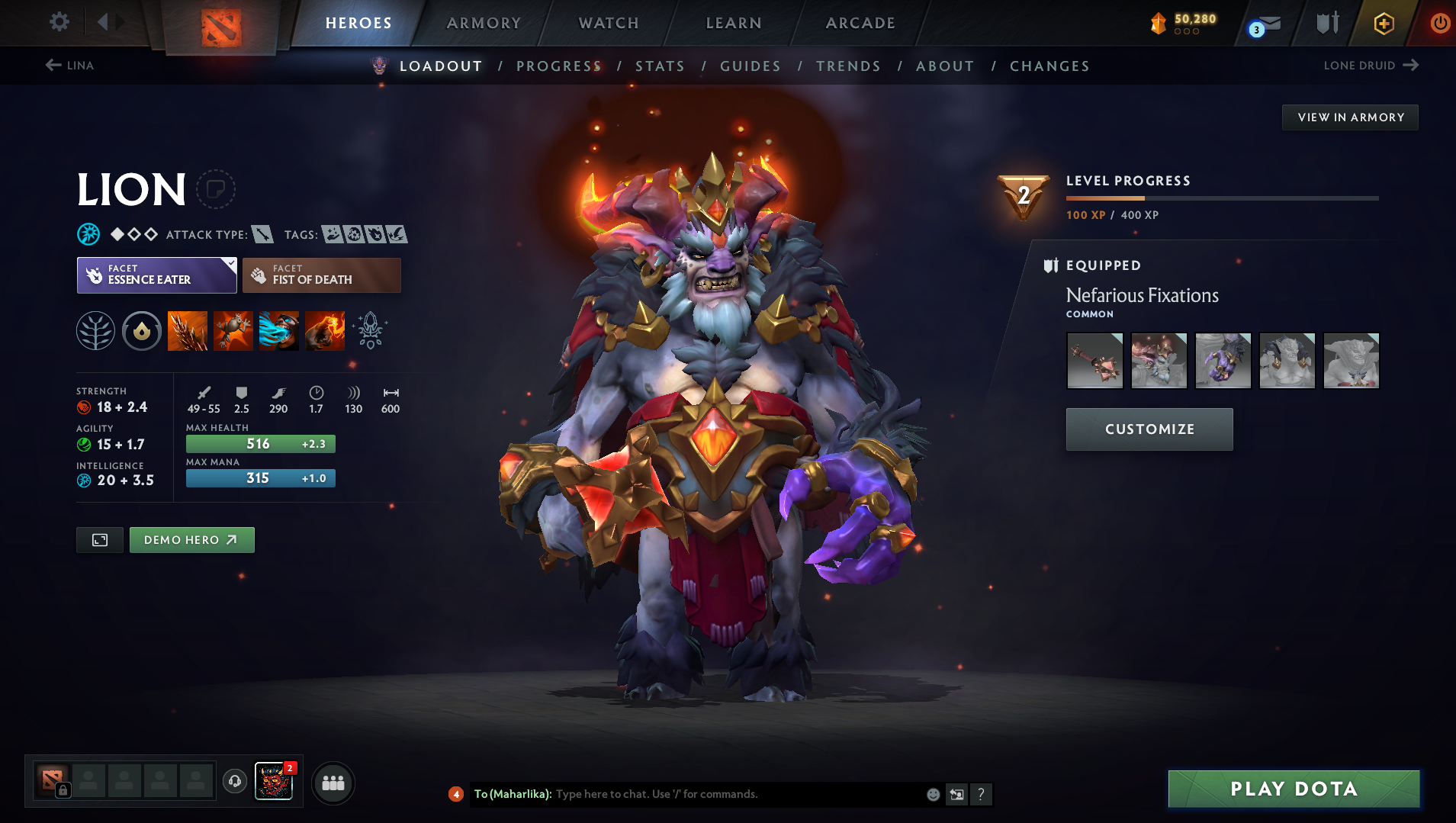The height and width of the screenshot is (823, 1456).
Task: Go back to Lina's page
Action: tap(70, 66)
